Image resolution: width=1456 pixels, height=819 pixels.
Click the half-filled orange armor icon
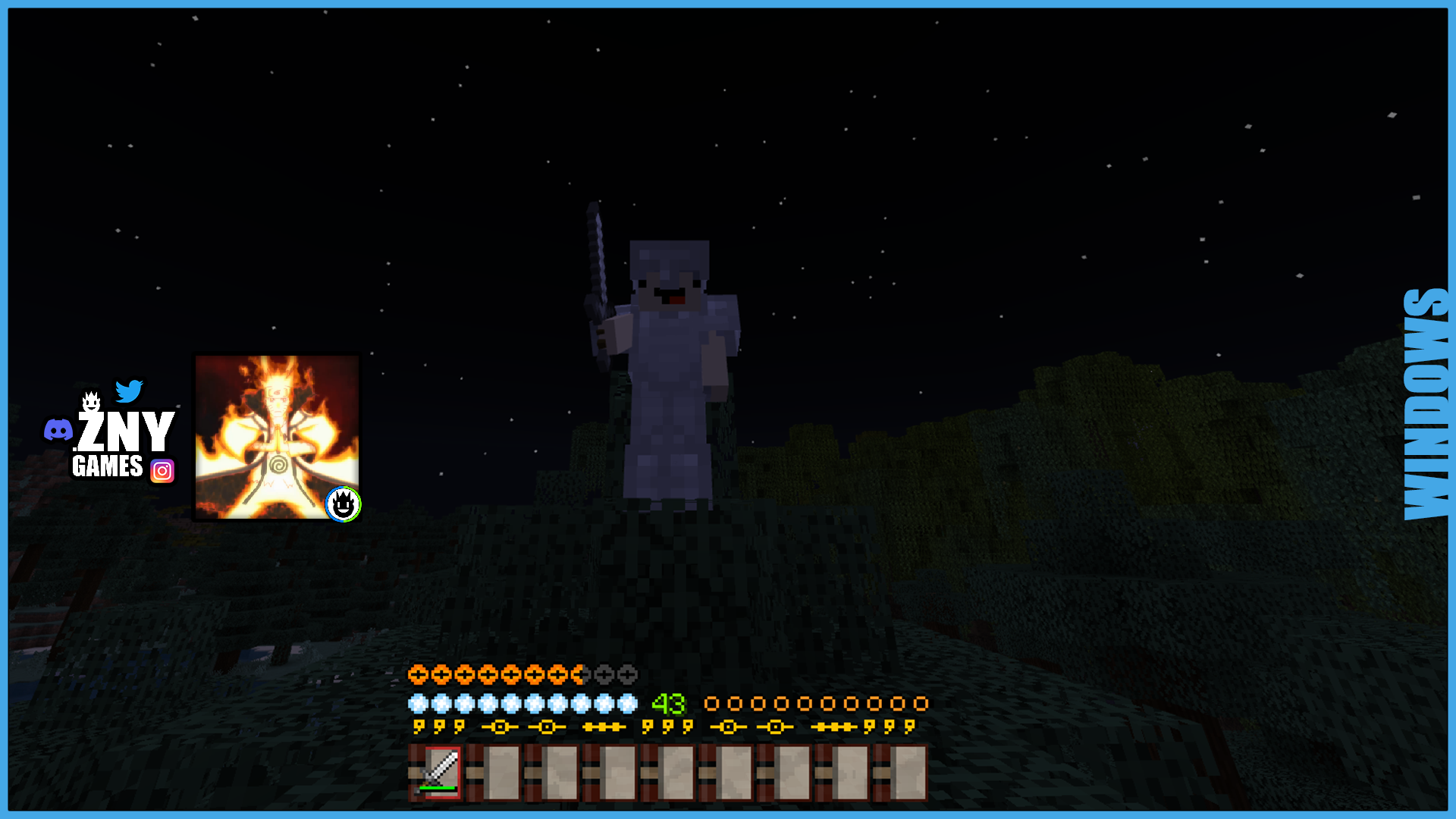[x=576, y=673]
